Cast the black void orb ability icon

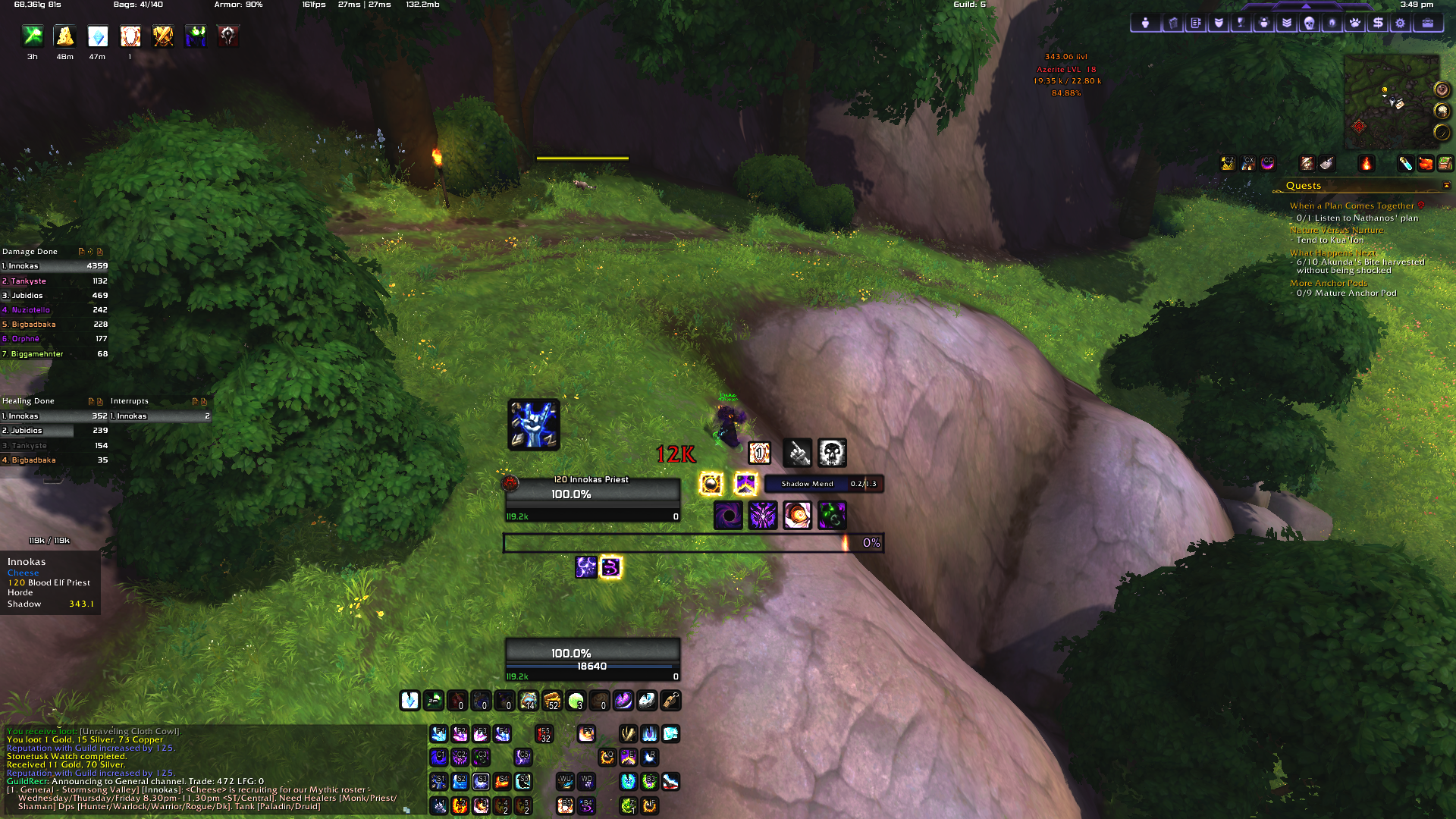click(x=728, y=516)
